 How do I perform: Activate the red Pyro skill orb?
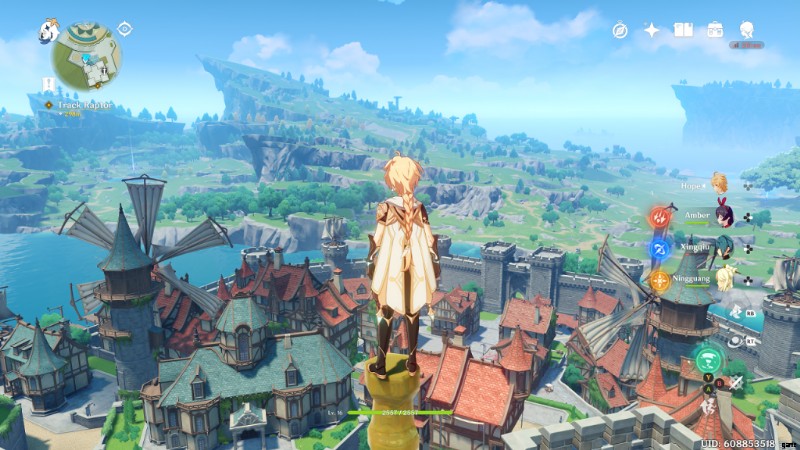[x=661, y=217]
